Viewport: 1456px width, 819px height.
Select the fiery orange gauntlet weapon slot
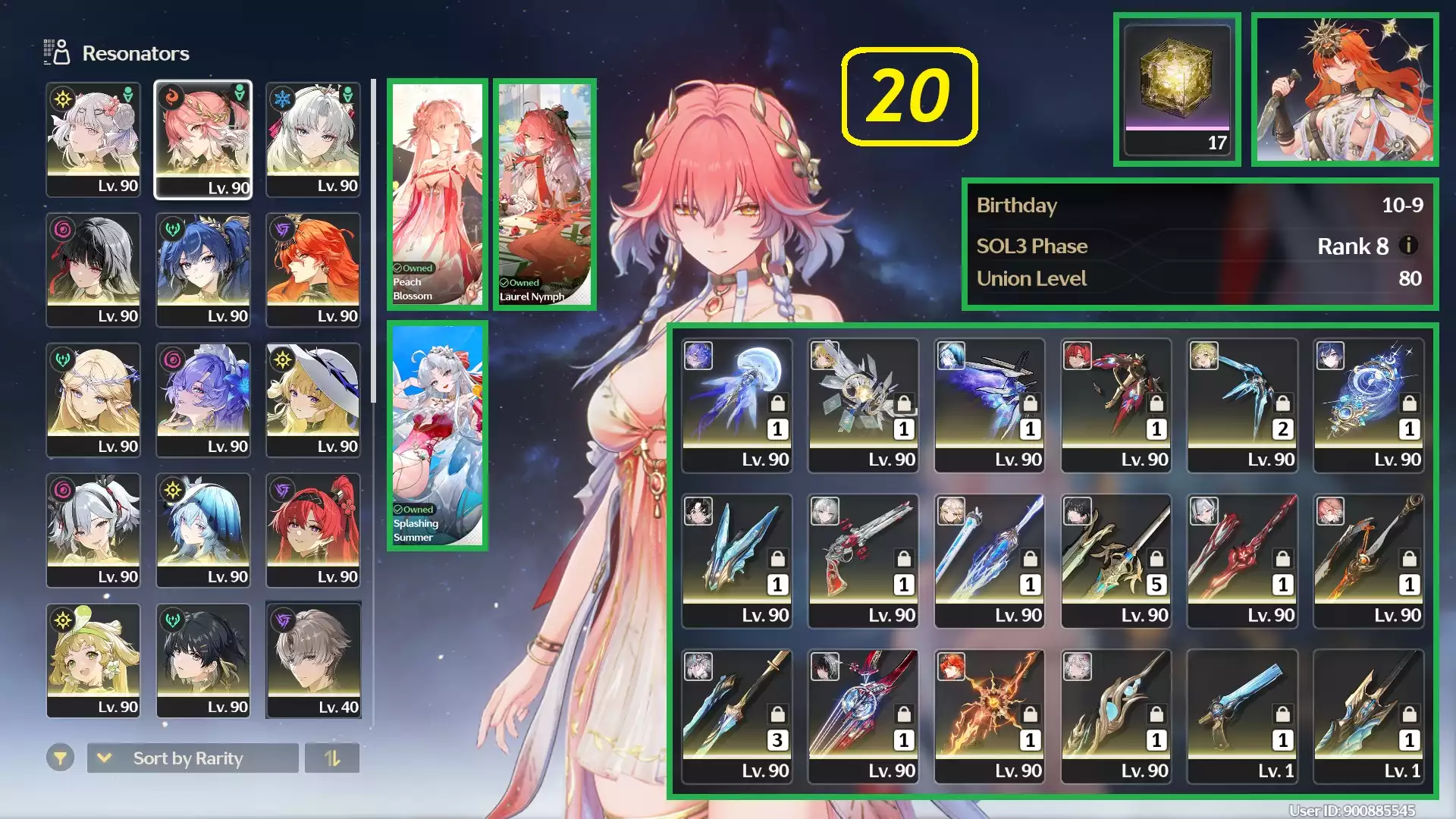click(x=990, y=717)
